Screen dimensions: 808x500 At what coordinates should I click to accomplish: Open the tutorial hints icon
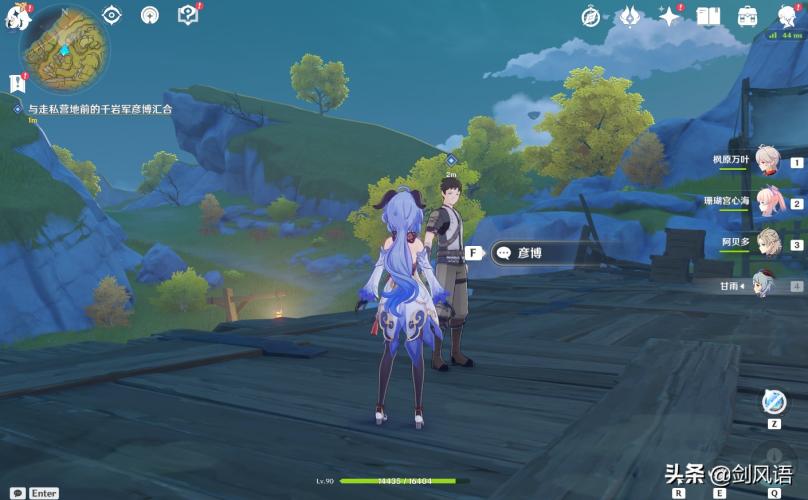[187, 15]
